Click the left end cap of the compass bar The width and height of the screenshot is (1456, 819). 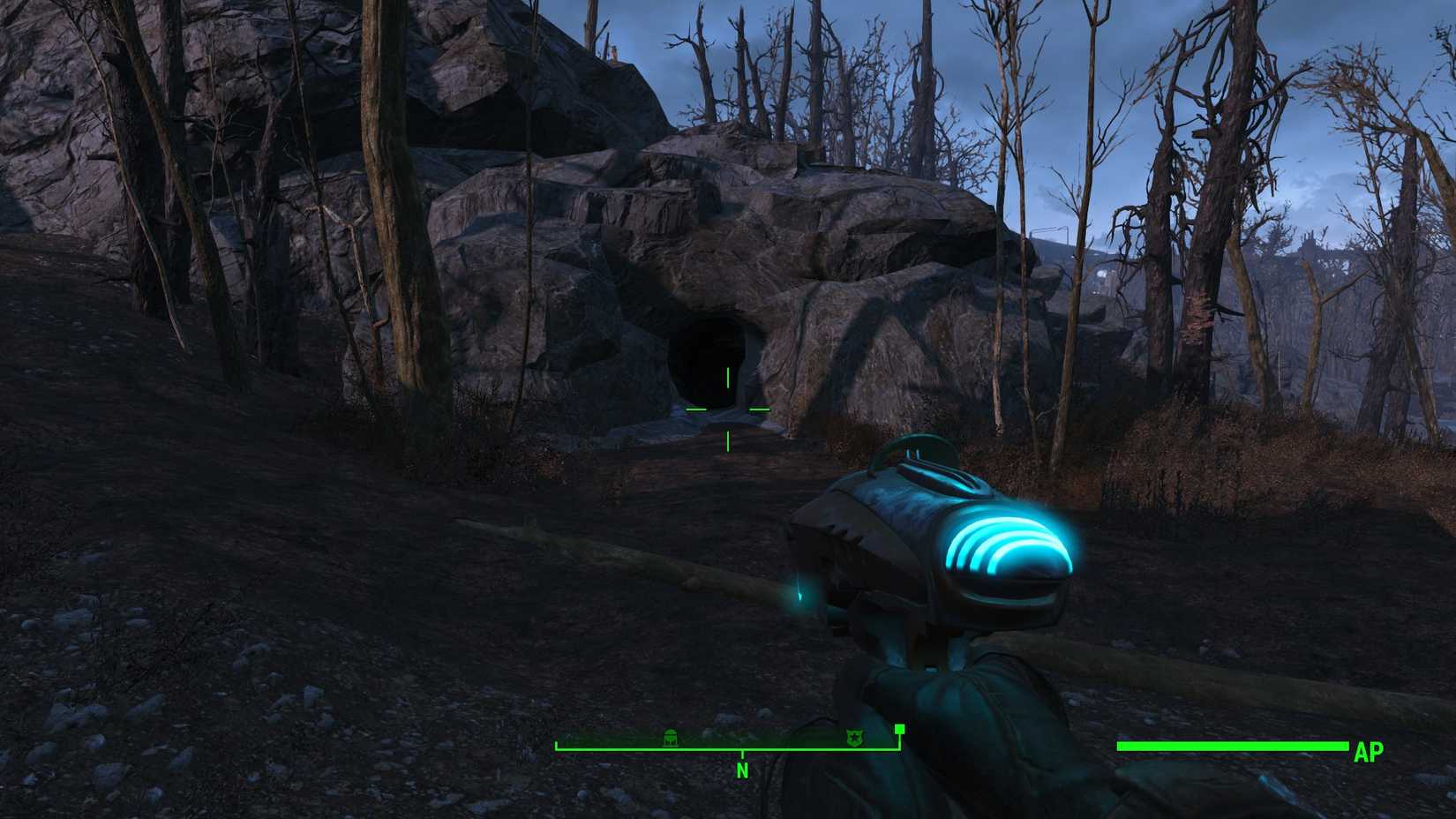(556, 747)
